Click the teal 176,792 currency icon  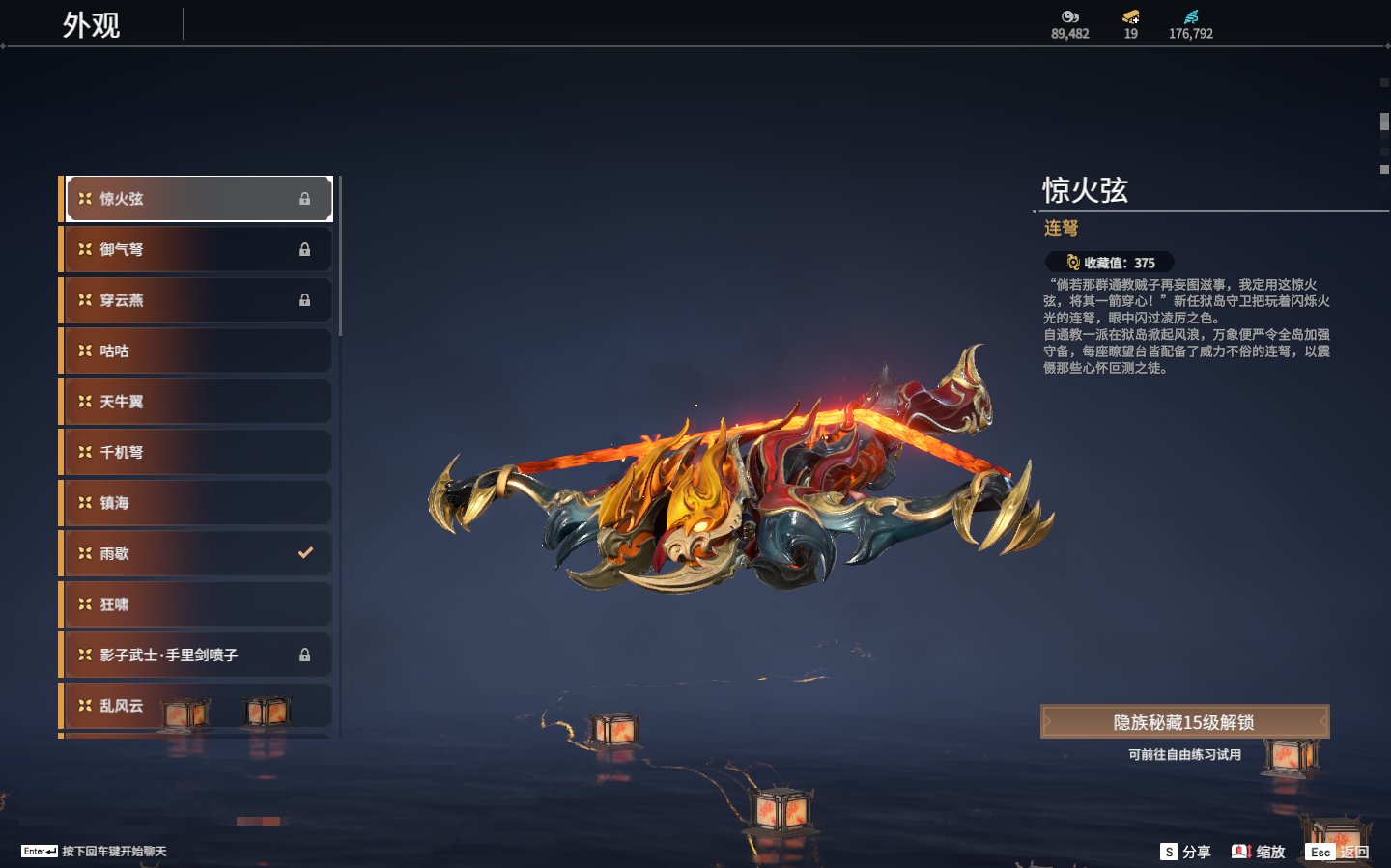coord(1191,16)
